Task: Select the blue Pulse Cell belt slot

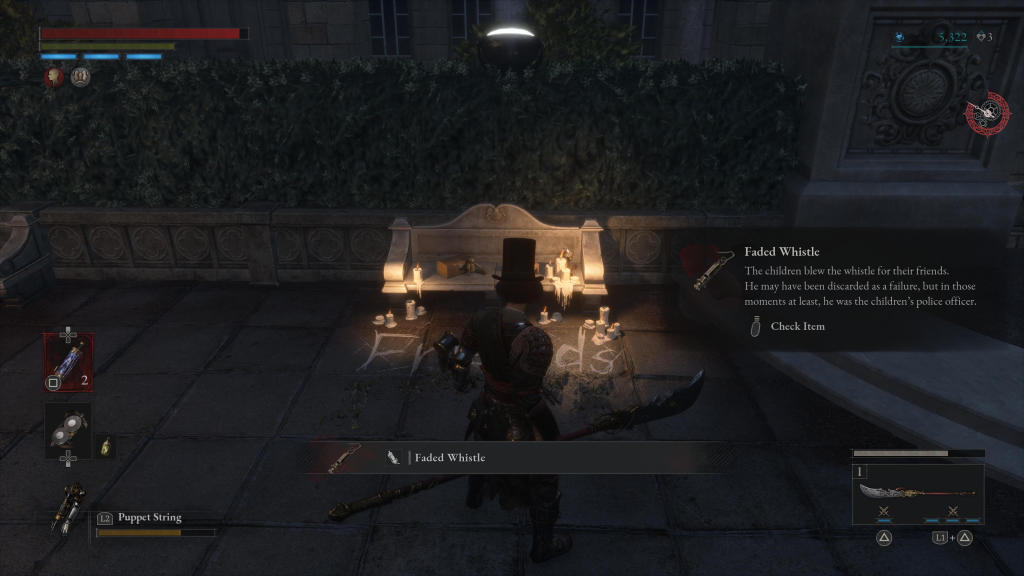Action: [68, 361]
